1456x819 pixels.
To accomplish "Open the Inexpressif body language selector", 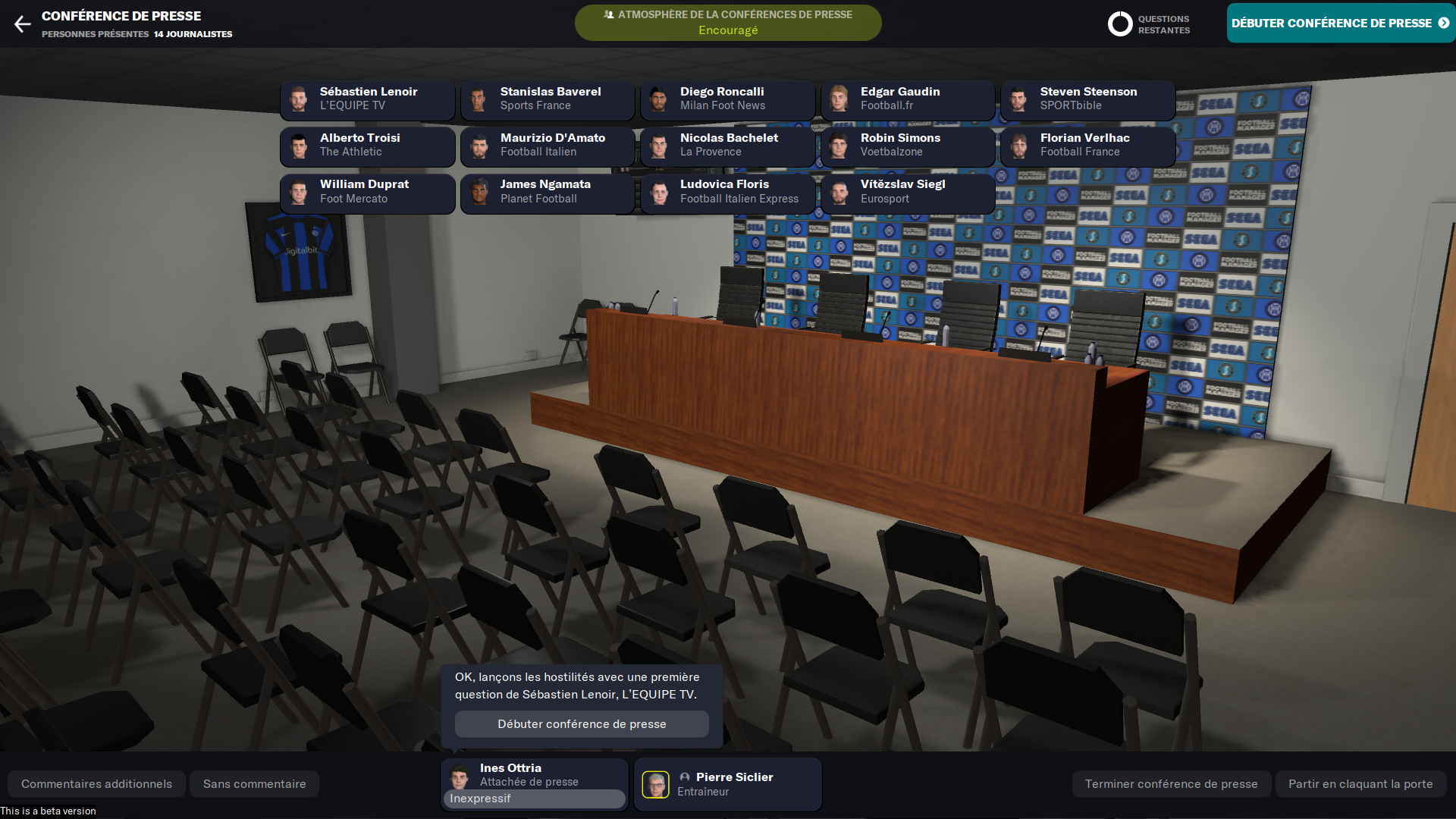I will click(x=534, y=799).
